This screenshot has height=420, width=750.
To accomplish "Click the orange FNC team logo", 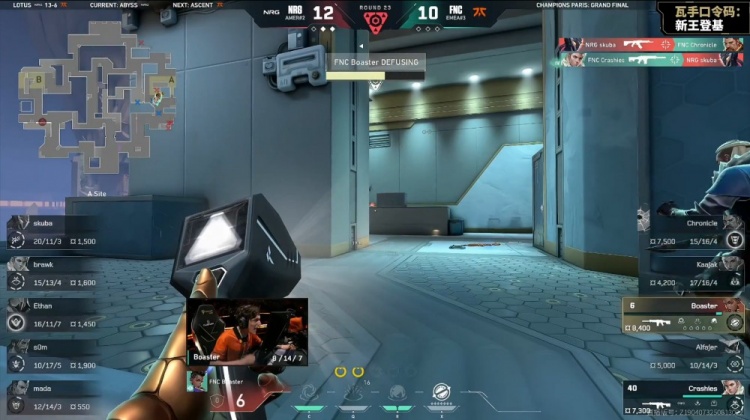I will click(480, 13).
